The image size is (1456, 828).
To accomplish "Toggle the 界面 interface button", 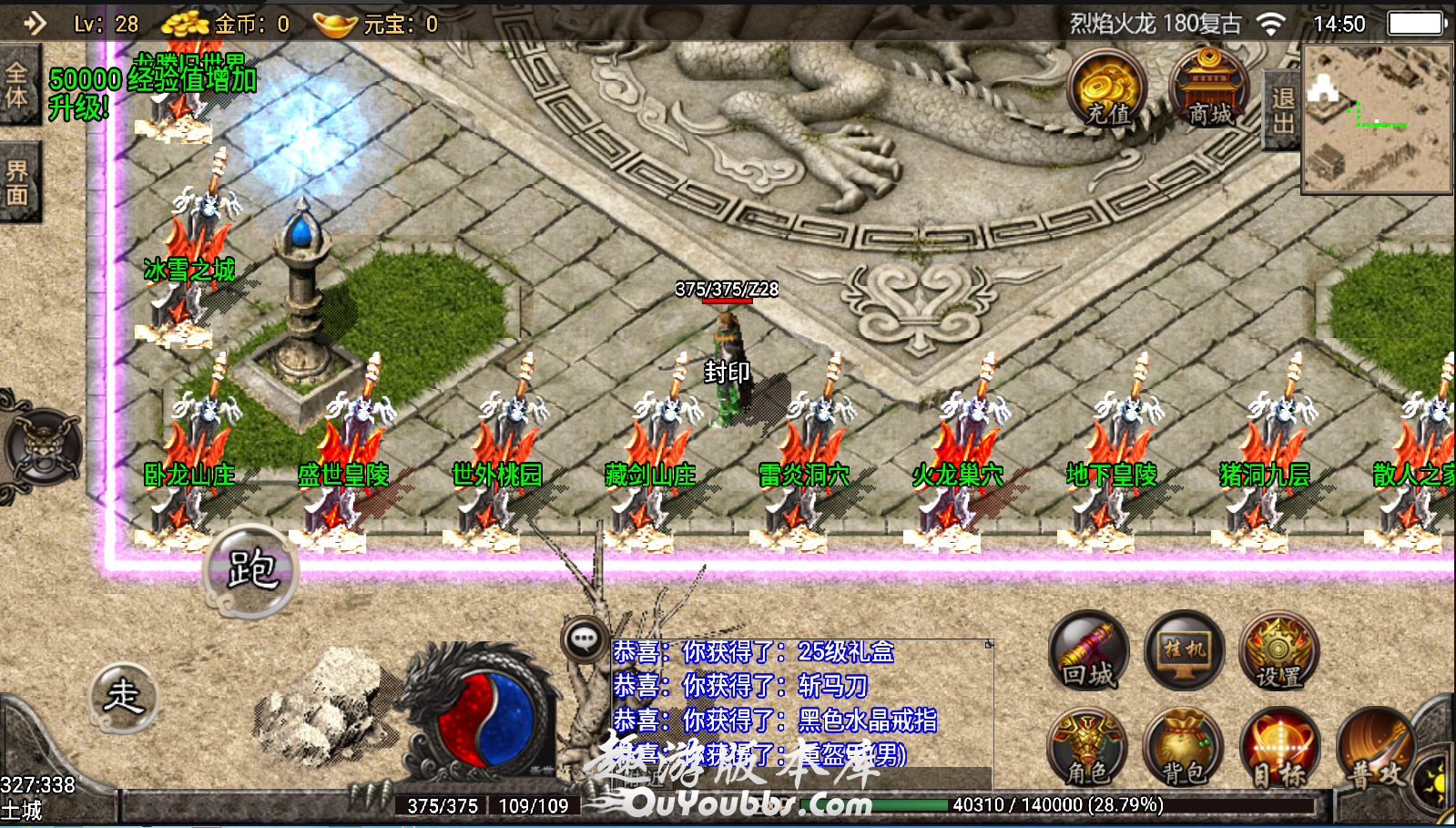I will coord(18,182).
